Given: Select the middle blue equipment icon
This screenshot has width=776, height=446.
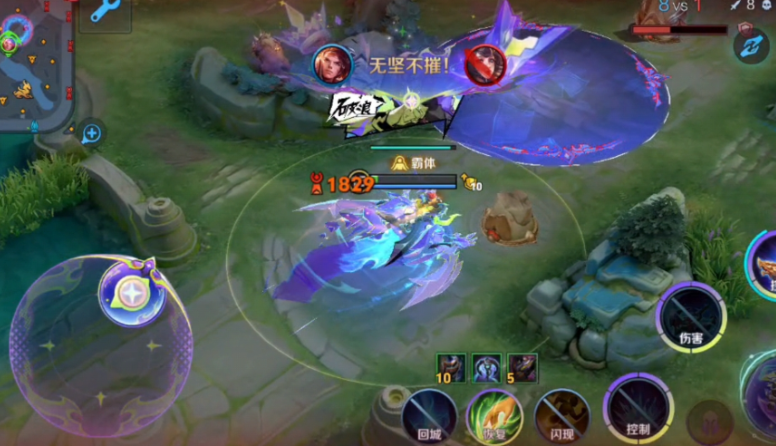Looking at the screenshot, I should (487, 368).
